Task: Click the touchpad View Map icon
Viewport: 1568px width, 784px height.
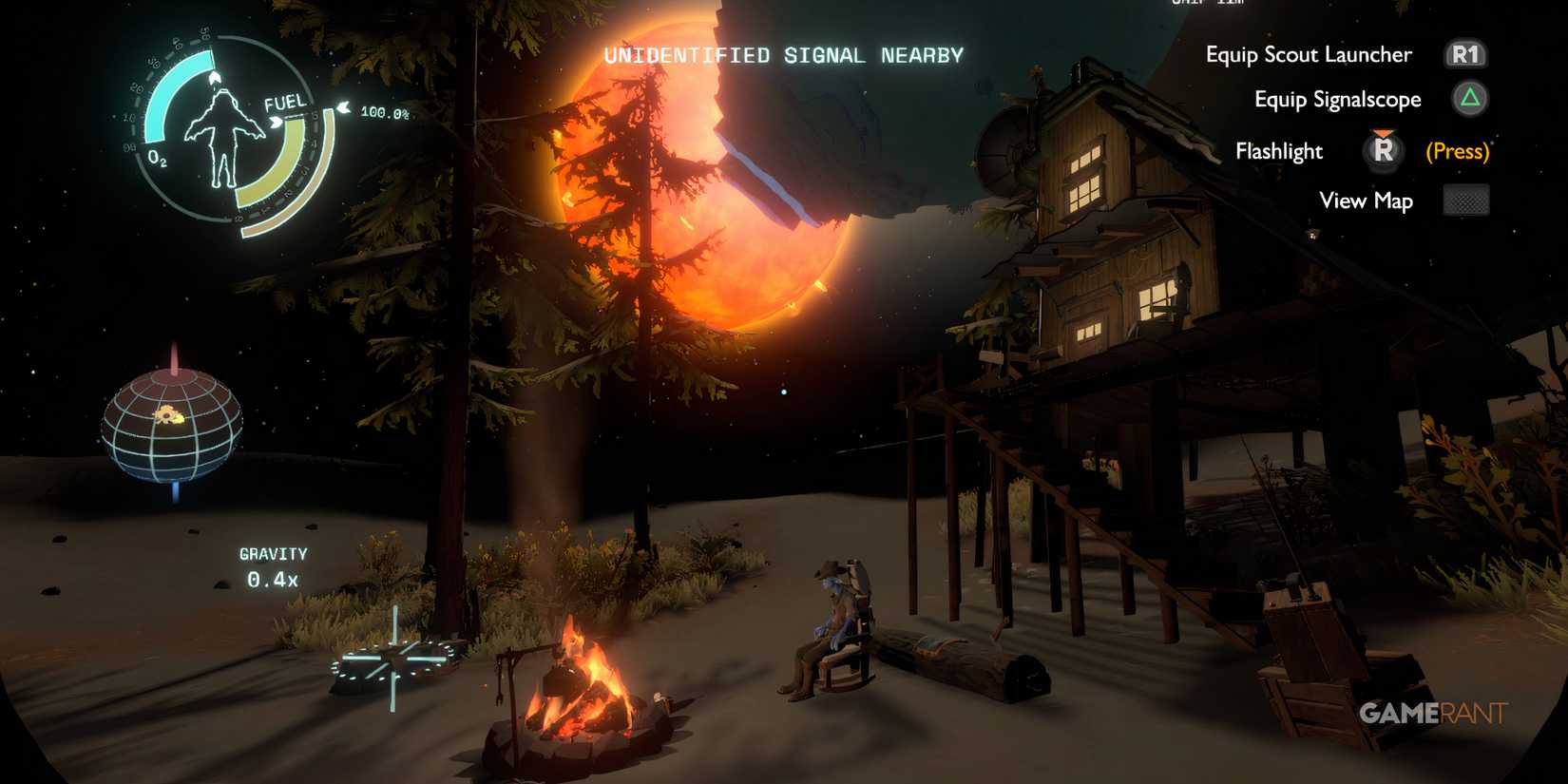Action: click(1465, 201)
